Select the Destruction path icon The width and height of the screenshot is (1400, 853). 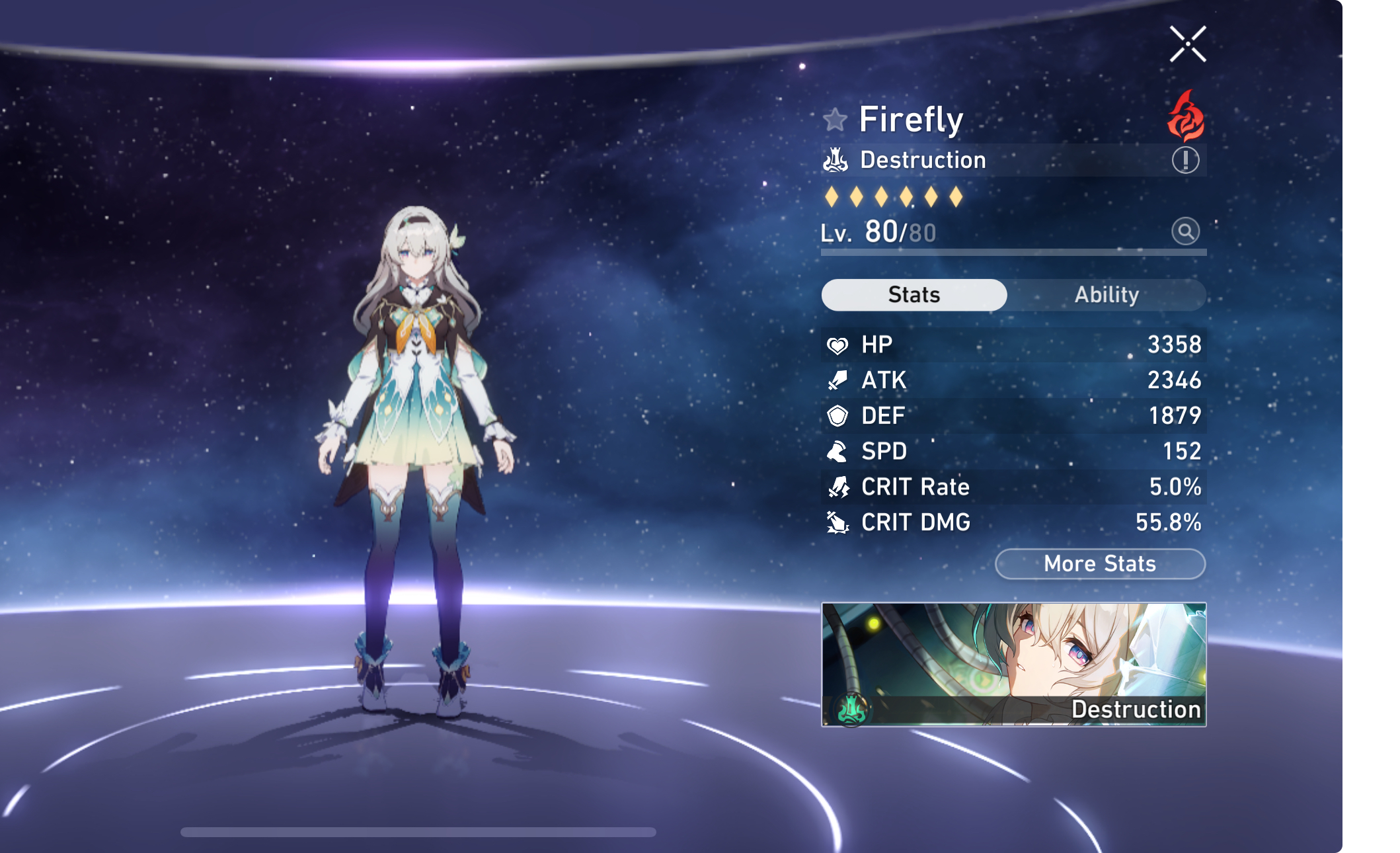pos(835,159)
